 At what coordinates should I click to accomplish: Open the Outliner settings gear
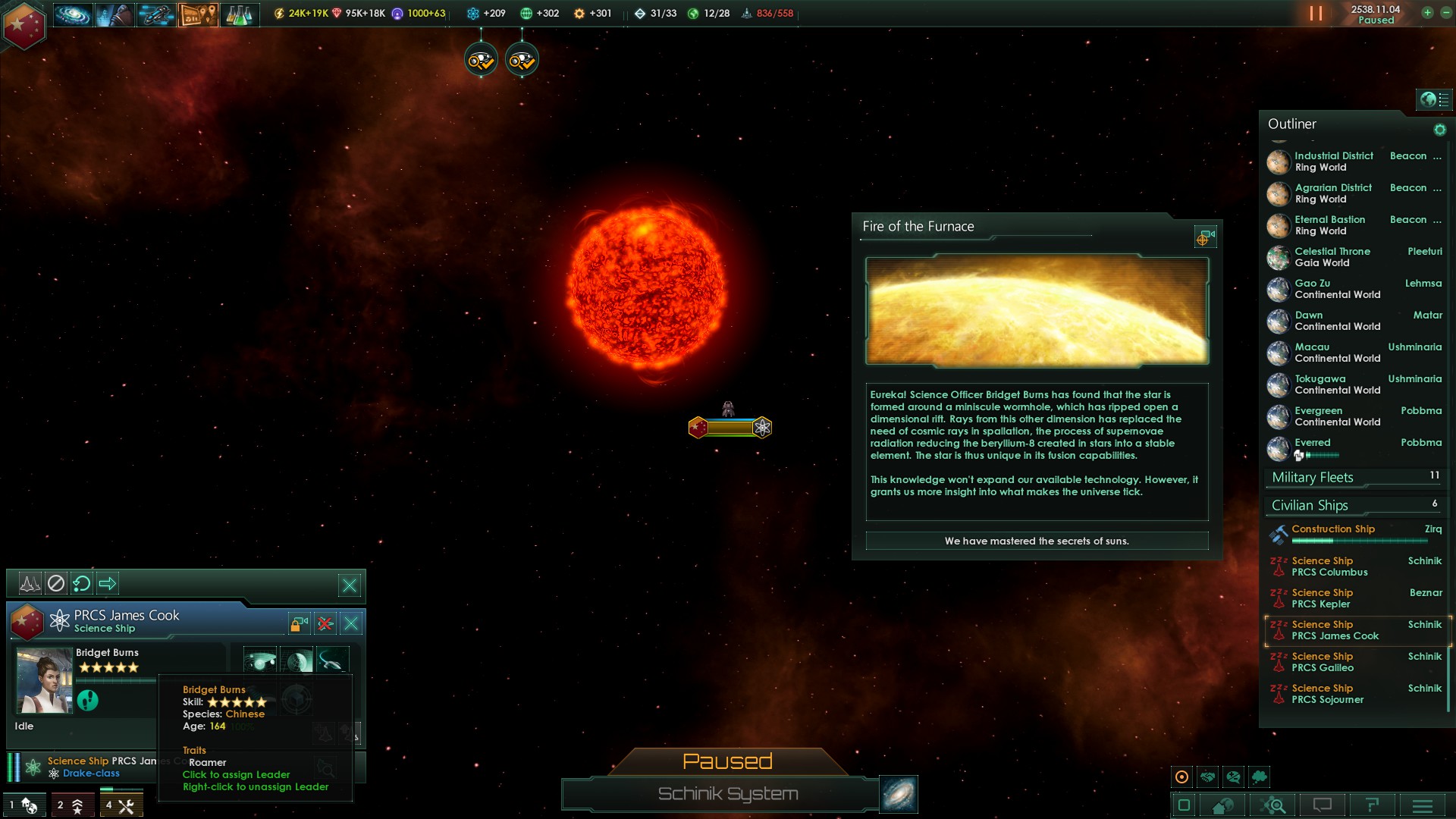click(x=1439, y=130)
